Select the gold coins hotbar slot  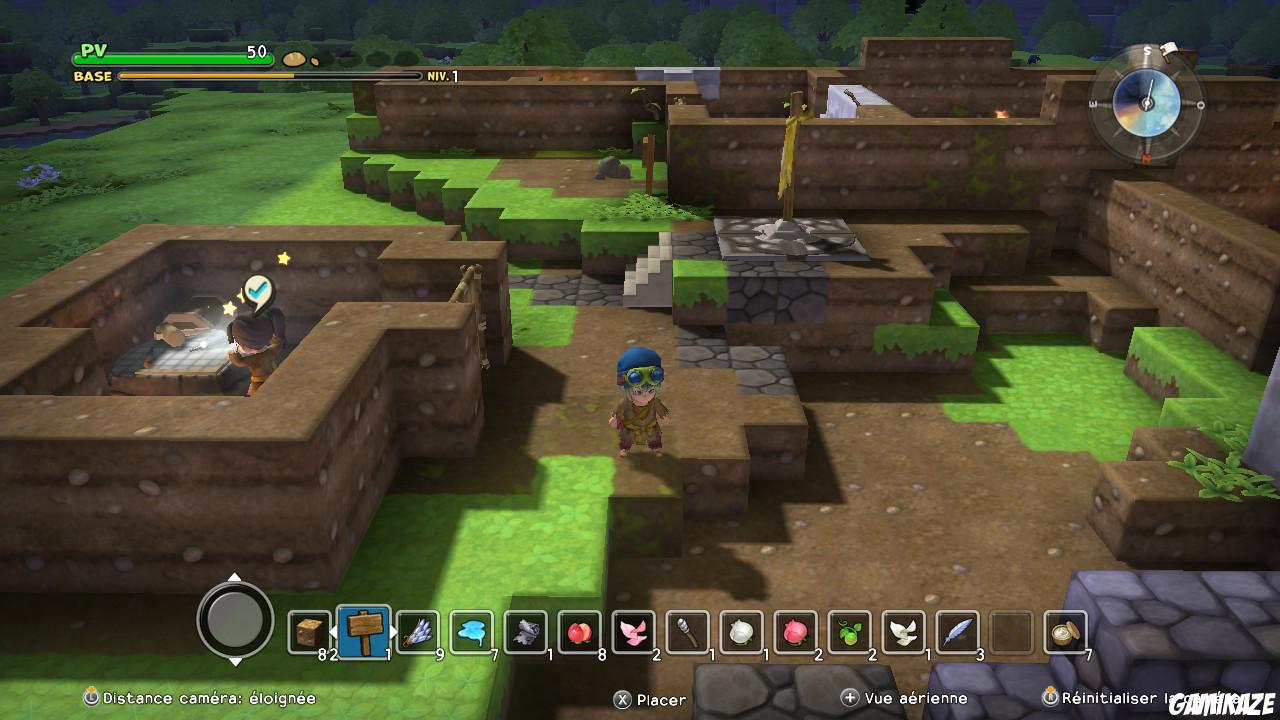tap(1062, 632)
